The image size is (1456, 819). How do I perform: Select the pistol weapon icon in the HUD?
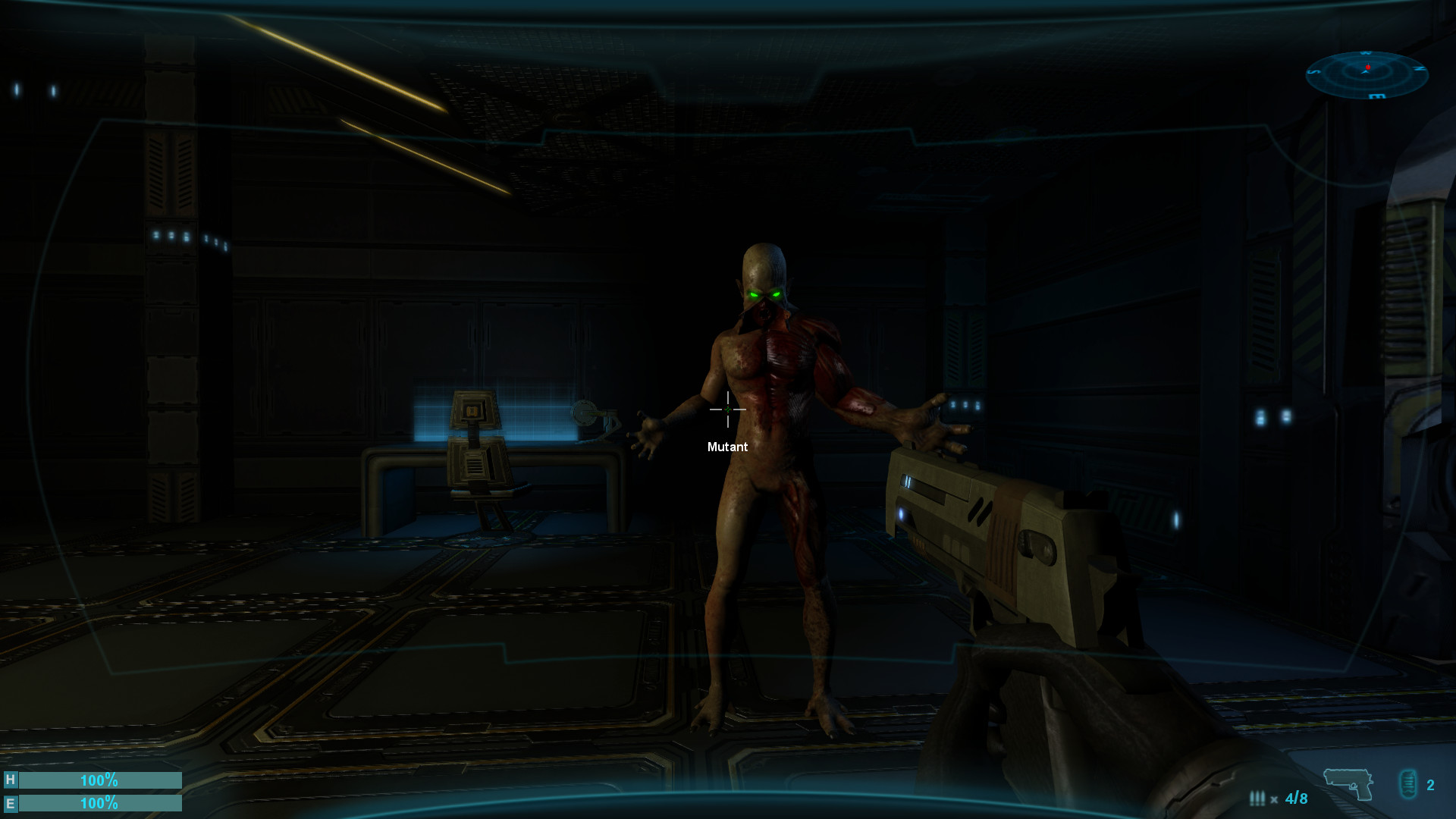pos(1348,783)
